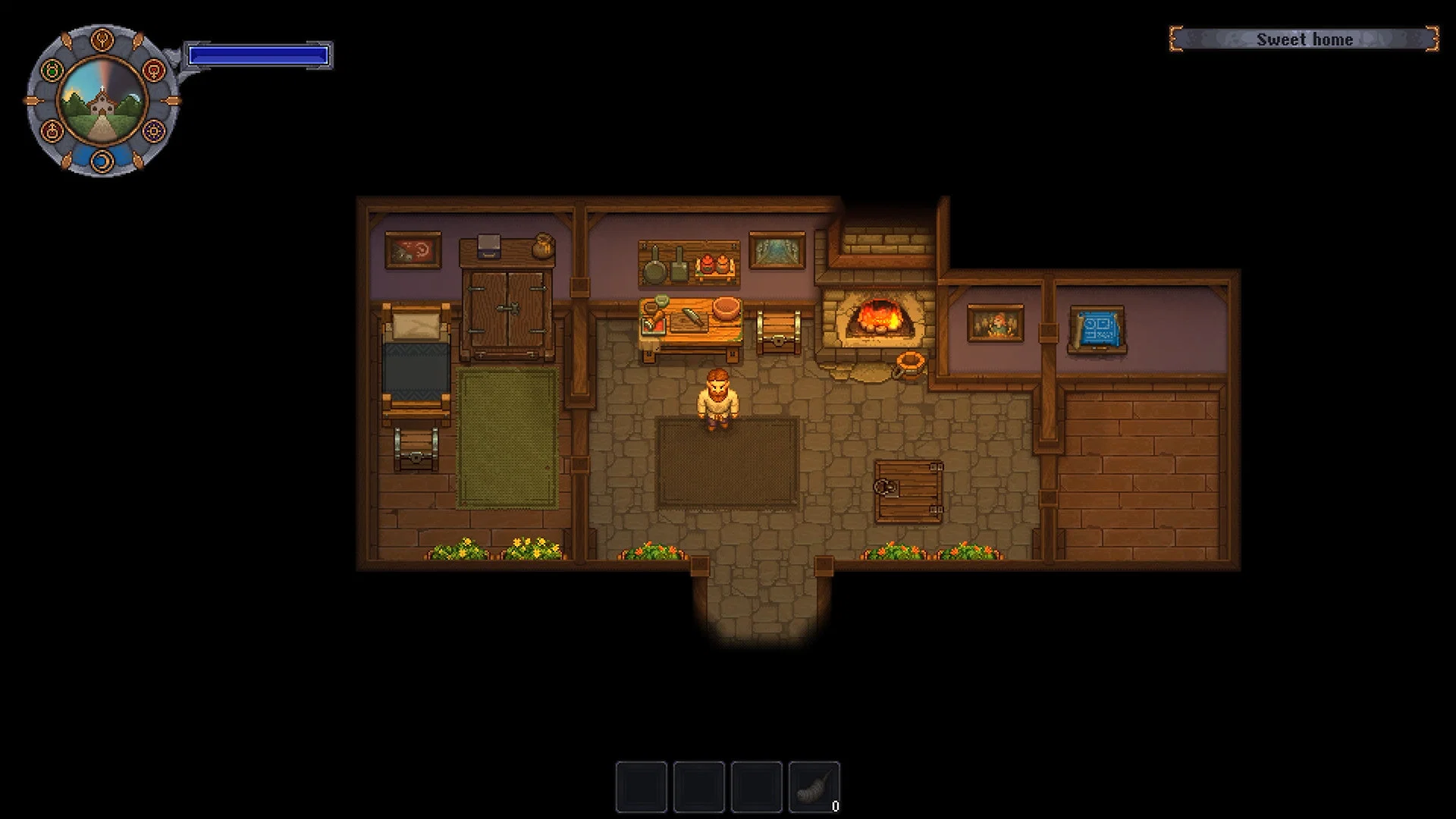Image resolution: width=1456 pixels, height=819 pixels.
Task: Click the moon icon beneath the clock
Action: (102, 161)
